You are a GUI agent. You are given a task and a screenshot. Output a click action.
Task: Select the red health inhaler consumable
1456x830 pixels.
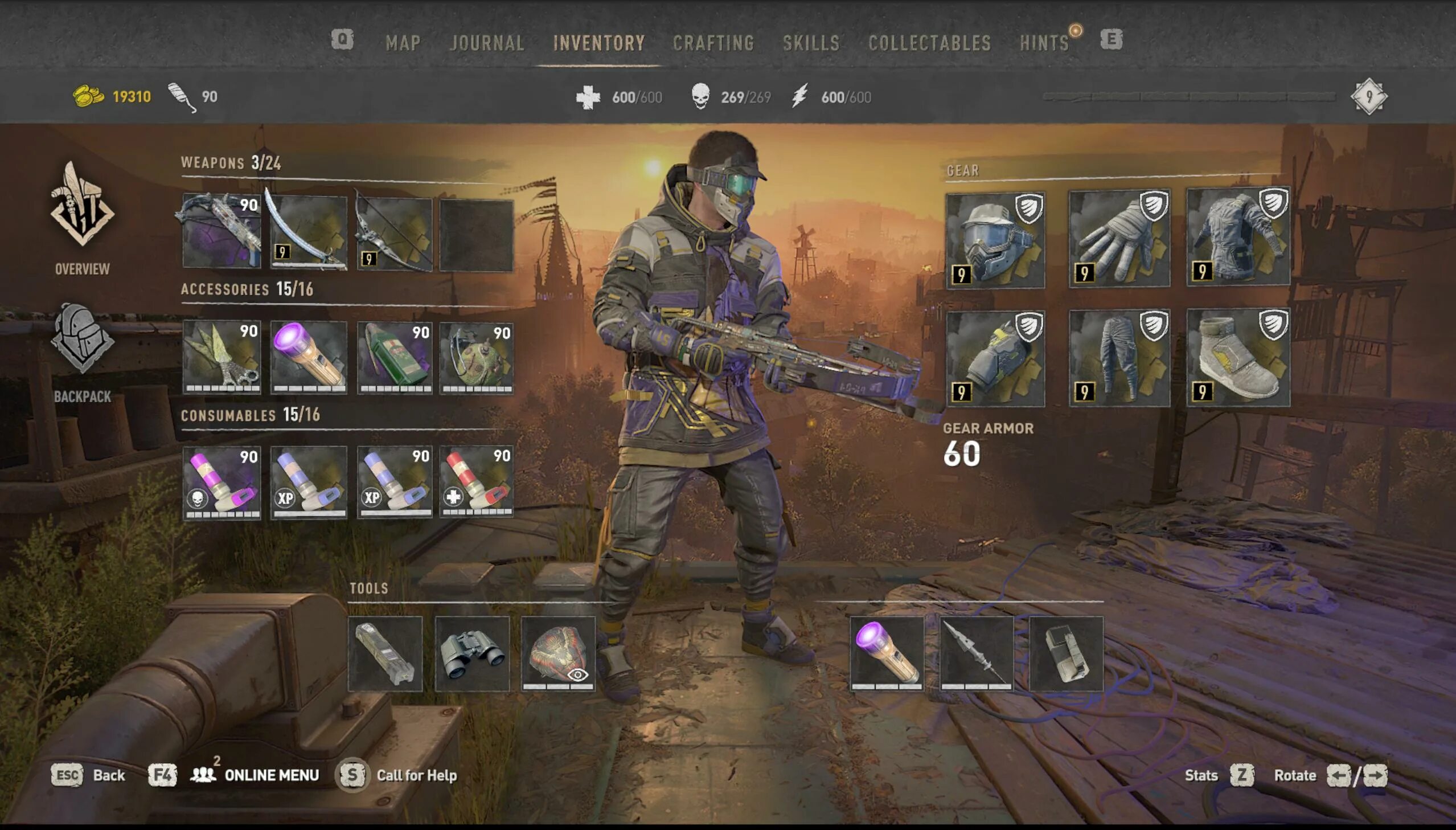tap(476, 483)
